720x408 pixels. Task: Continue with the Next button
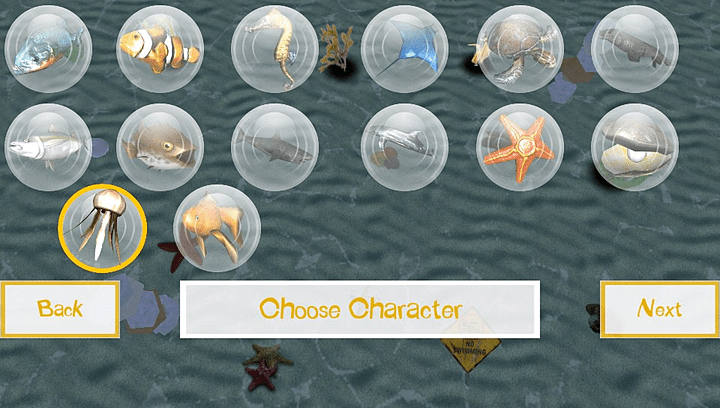659,309
